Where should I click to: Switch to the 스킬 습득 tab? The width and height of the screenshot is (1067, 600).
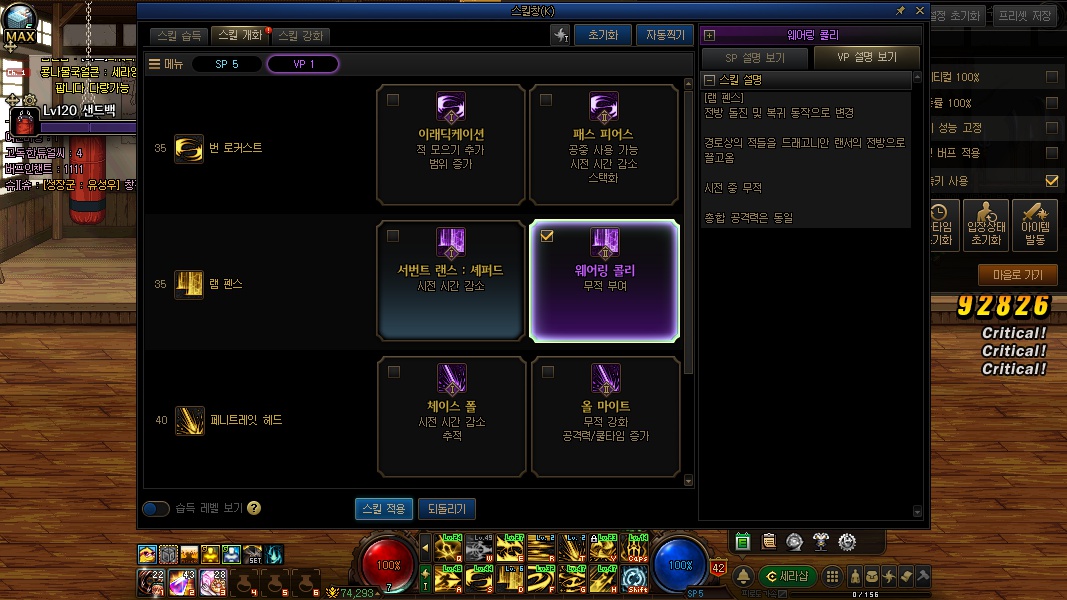(x=180, y=35)
